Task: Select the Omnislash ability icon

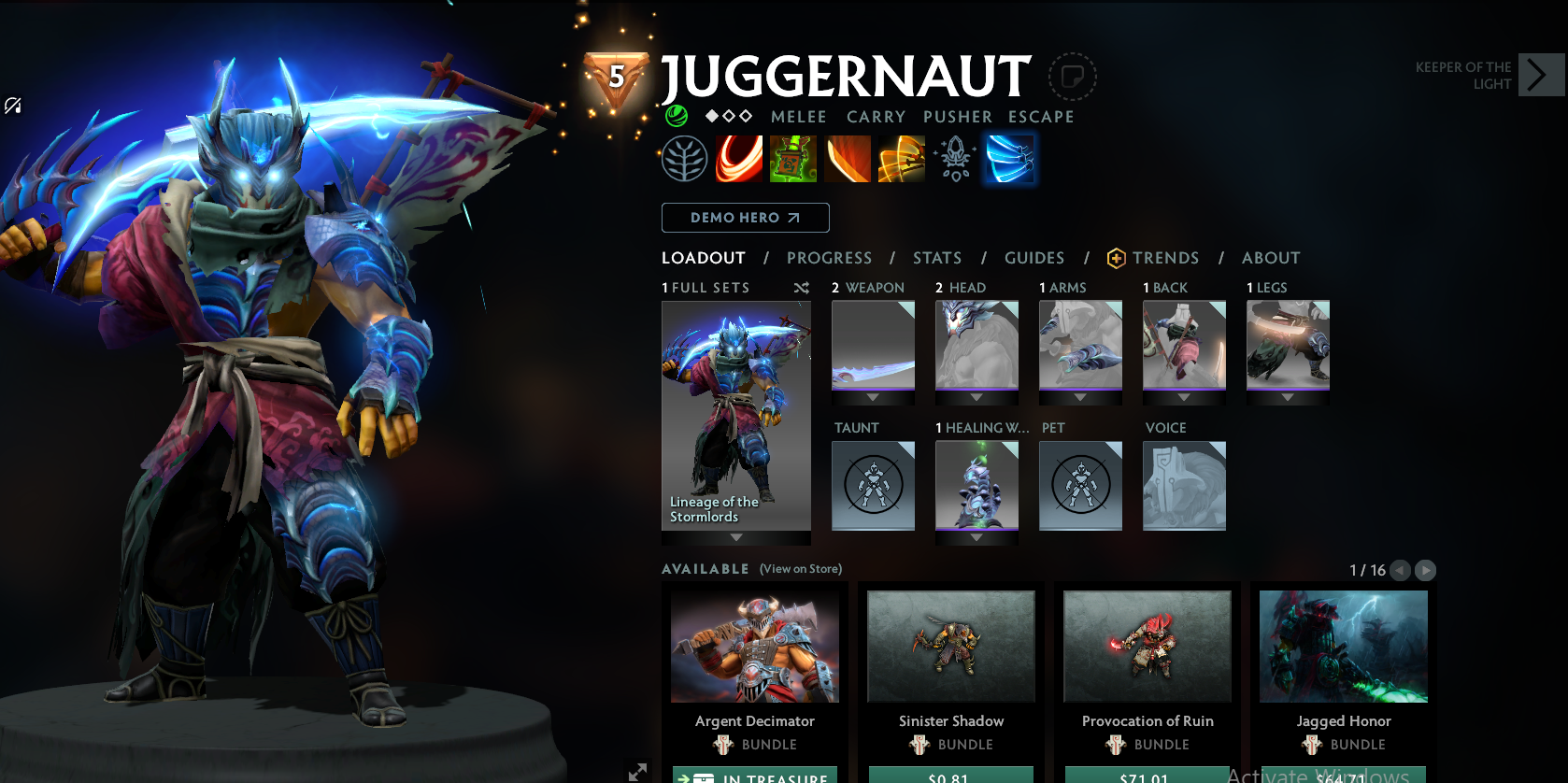Action: click(x=902, y=159)
